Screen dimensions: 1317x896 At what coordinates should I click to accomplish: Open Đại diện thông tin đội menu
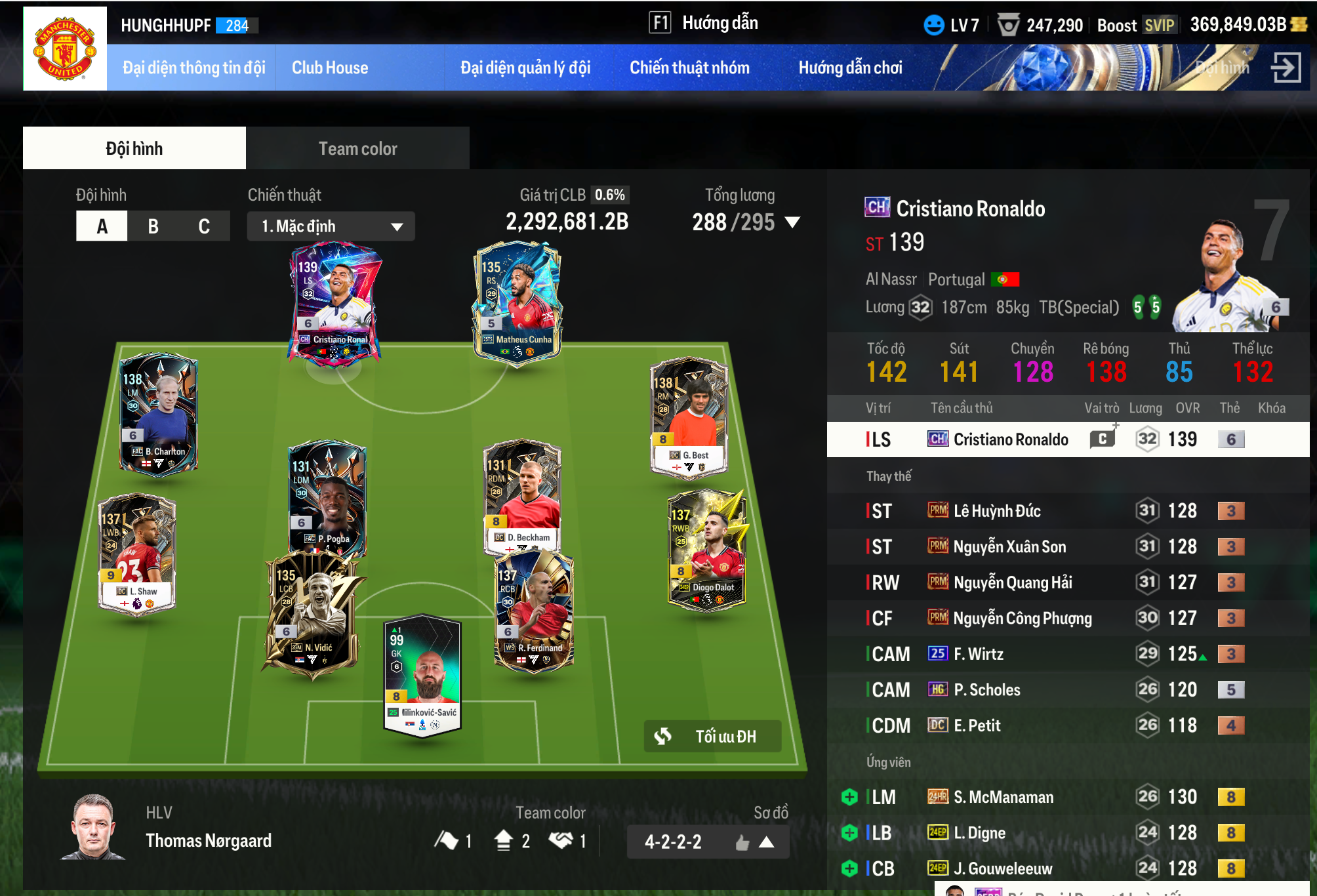point(193,68)
